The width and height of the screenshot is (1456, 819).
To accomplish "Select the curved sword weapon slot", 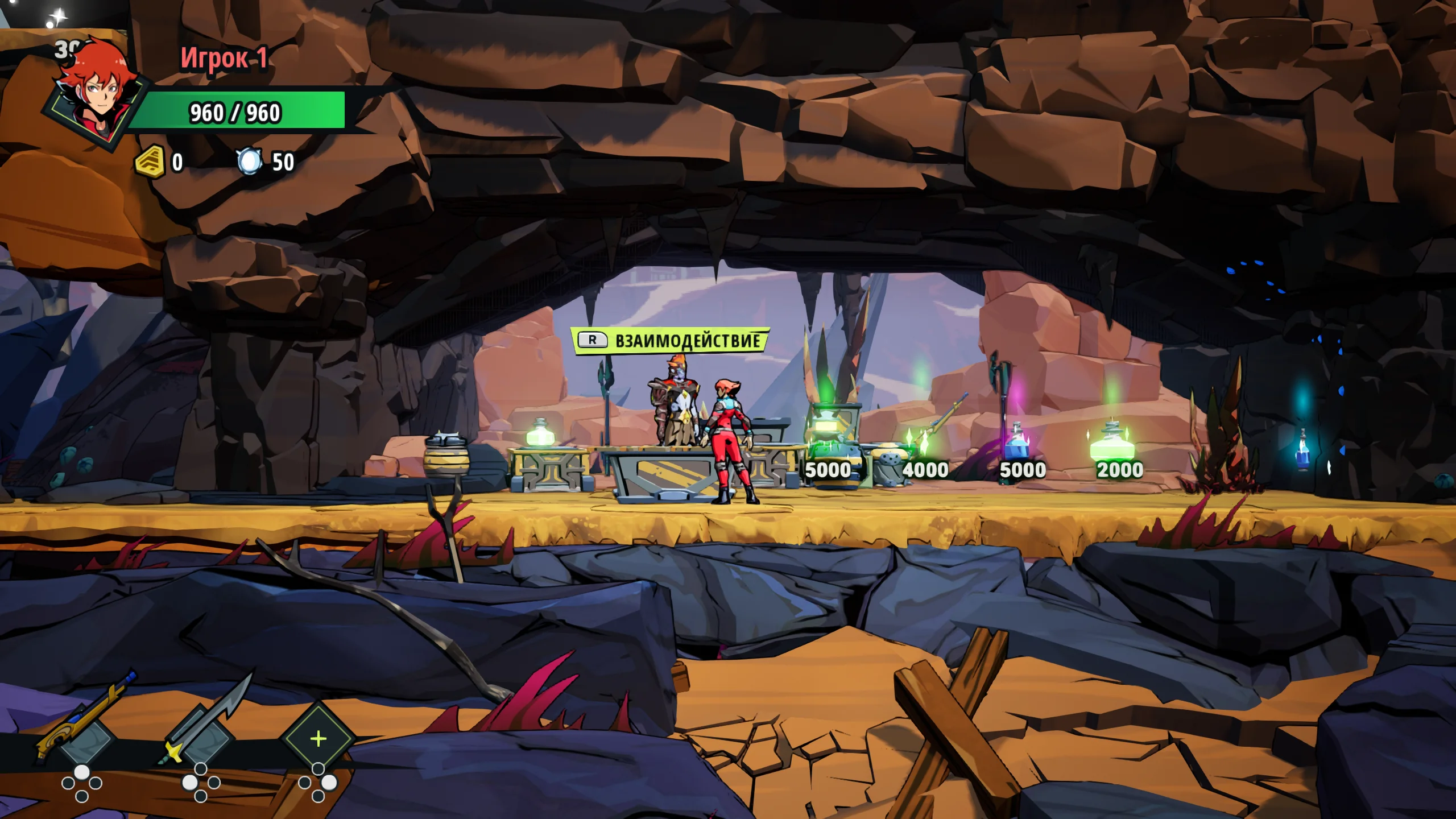I will tap(203, 734).
